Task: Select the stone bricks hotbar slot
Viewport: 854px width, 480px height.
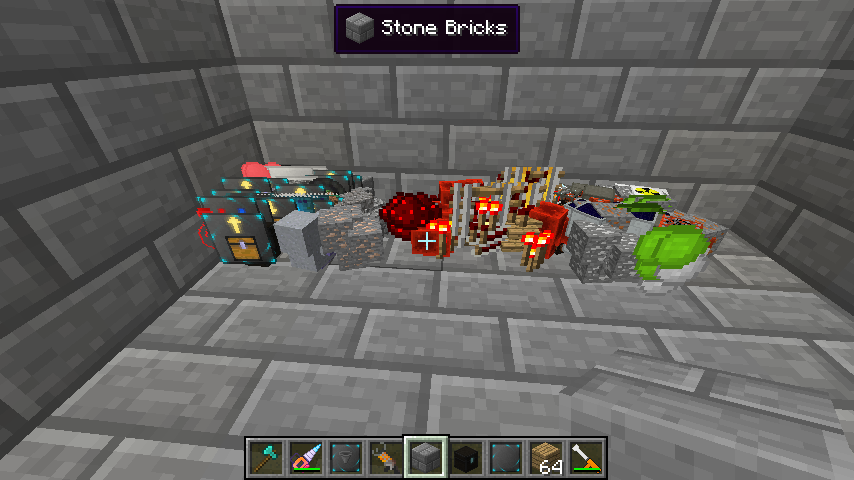Action: pyautogui.click(x=426, y=457)
